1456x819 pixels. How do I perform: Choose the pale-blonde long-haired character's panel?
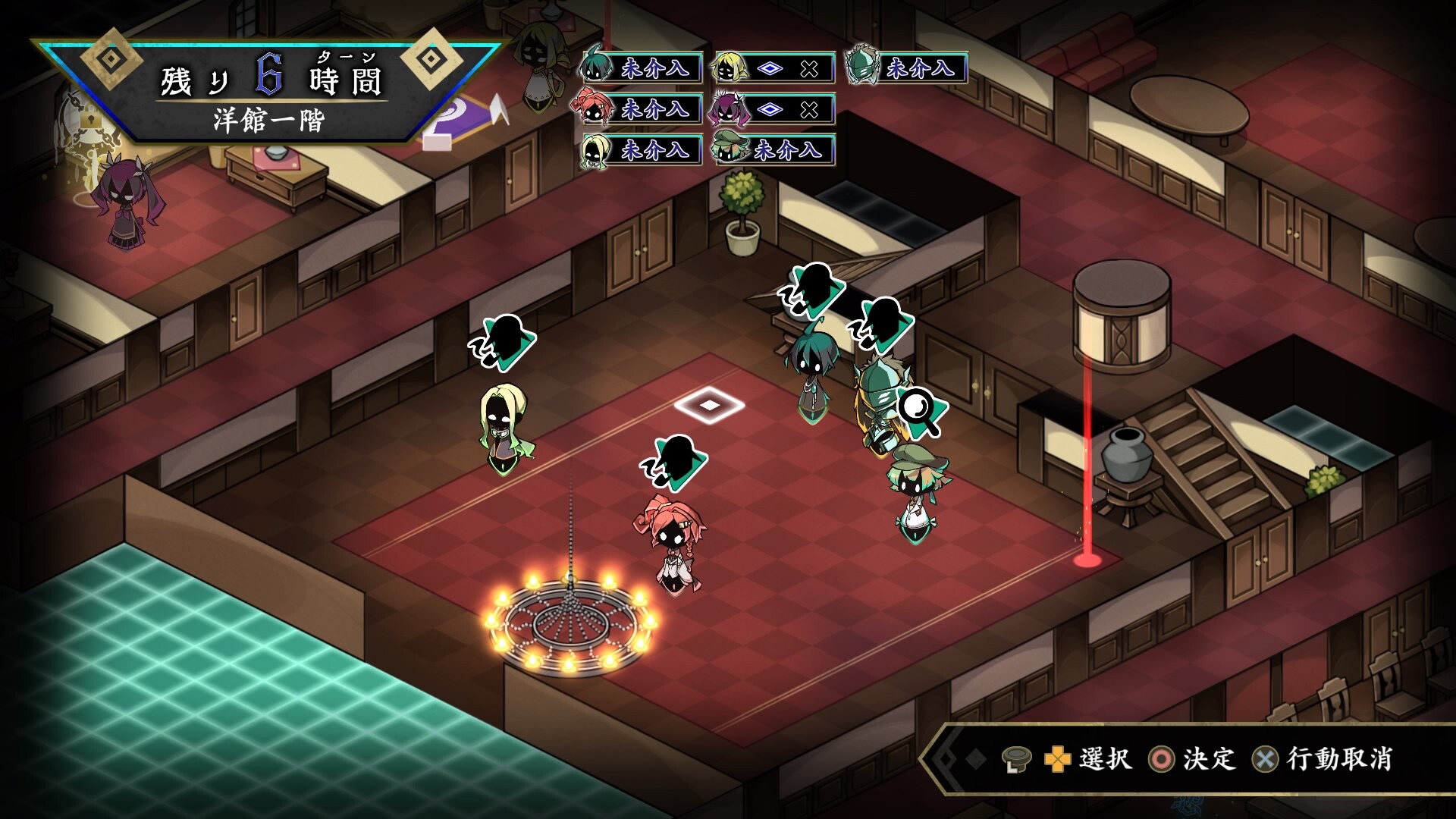(x=642, y=150)
